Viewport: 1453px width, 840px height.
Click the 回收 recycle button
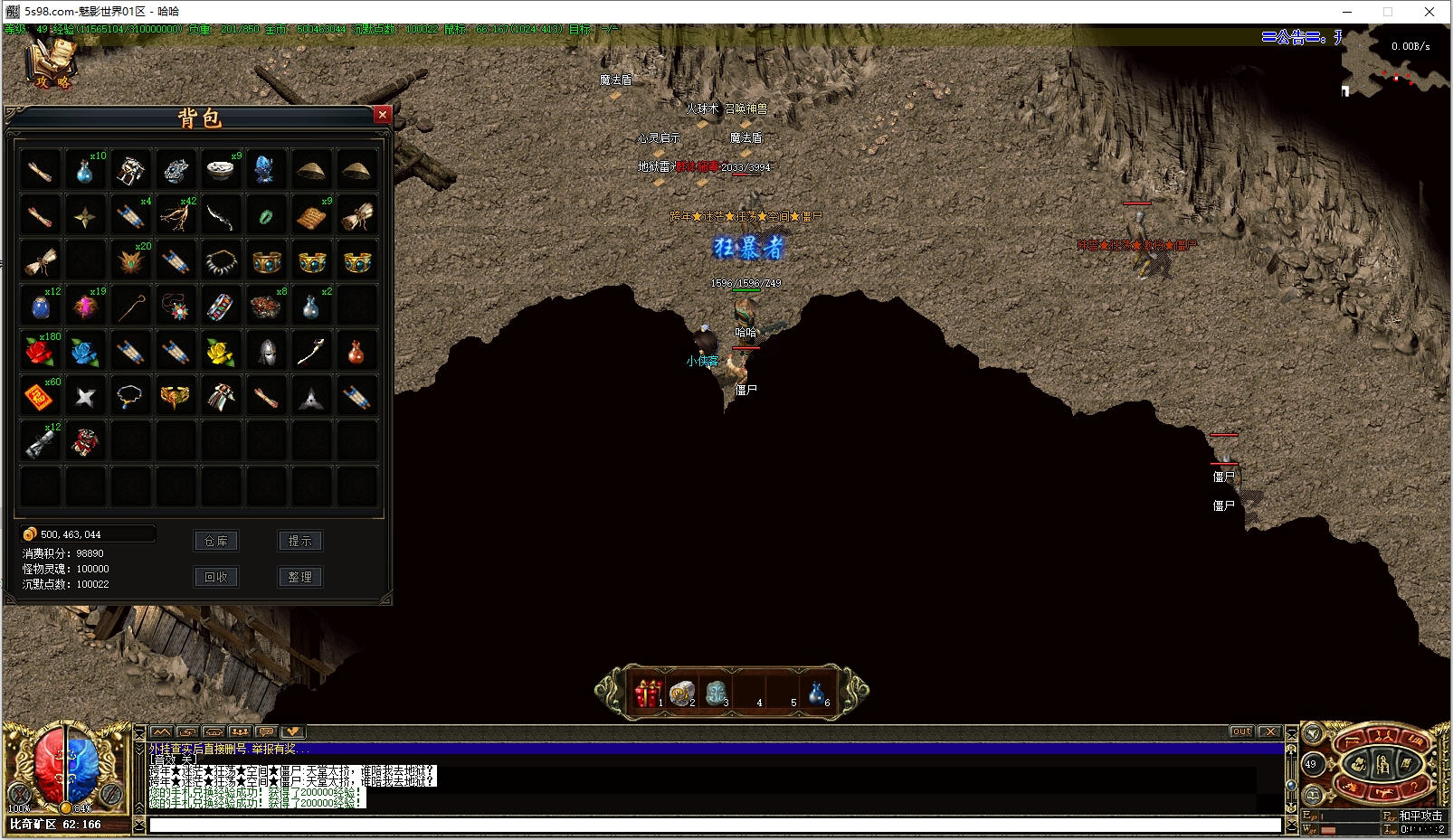(x=216, y=577)
